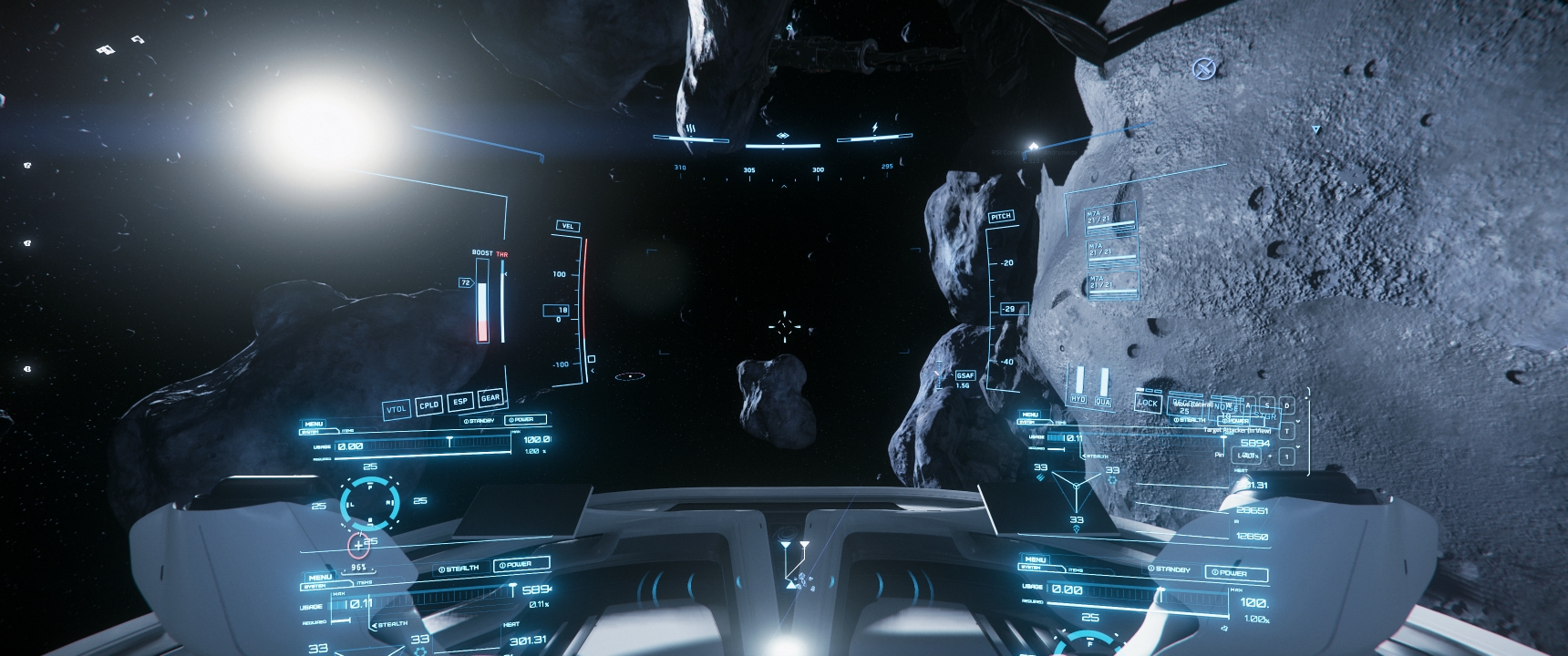This screenshot has width=1568, height=656.
Task: Click the power distribution triangle
Action: point(1077,489)
